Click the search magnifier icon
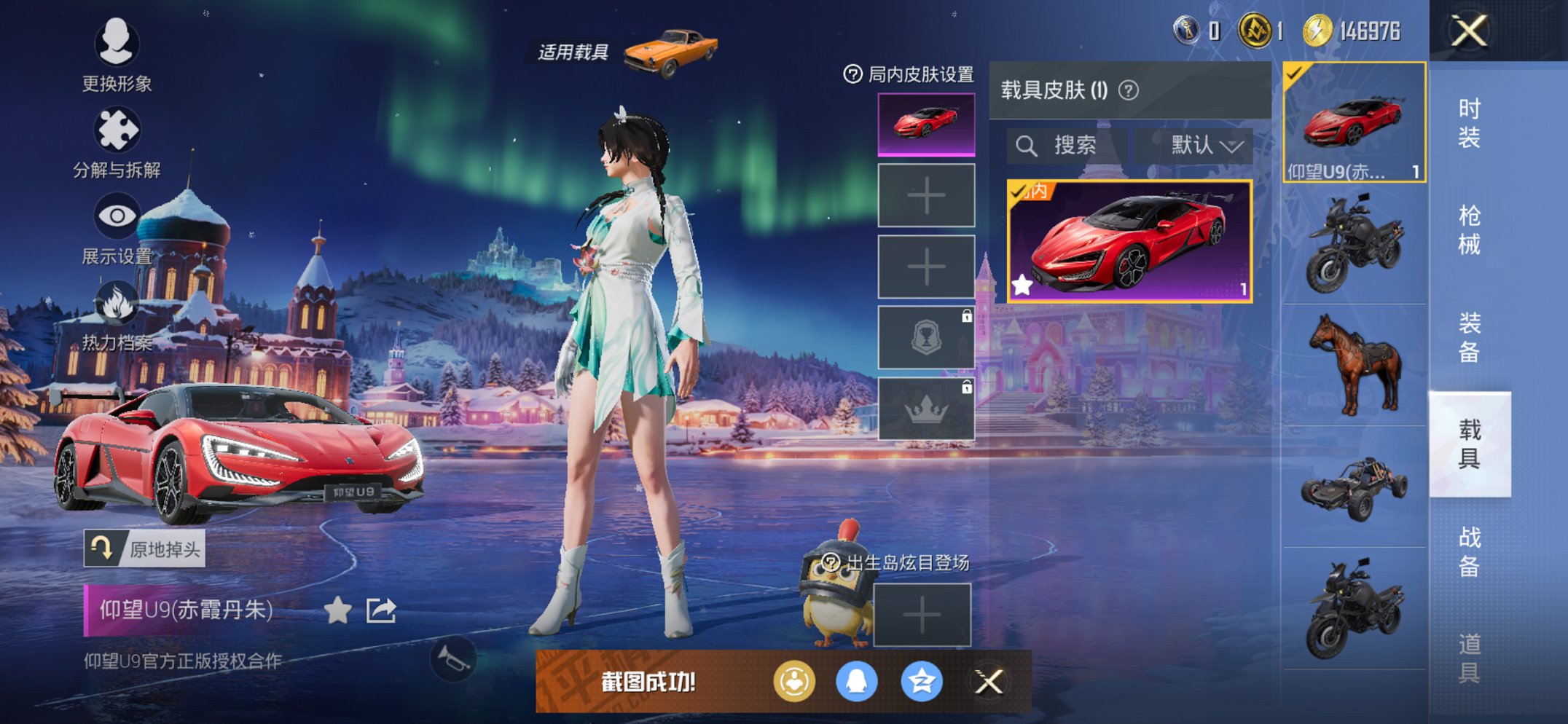Screen dimensions: 1568x724 click(1029, 145)
